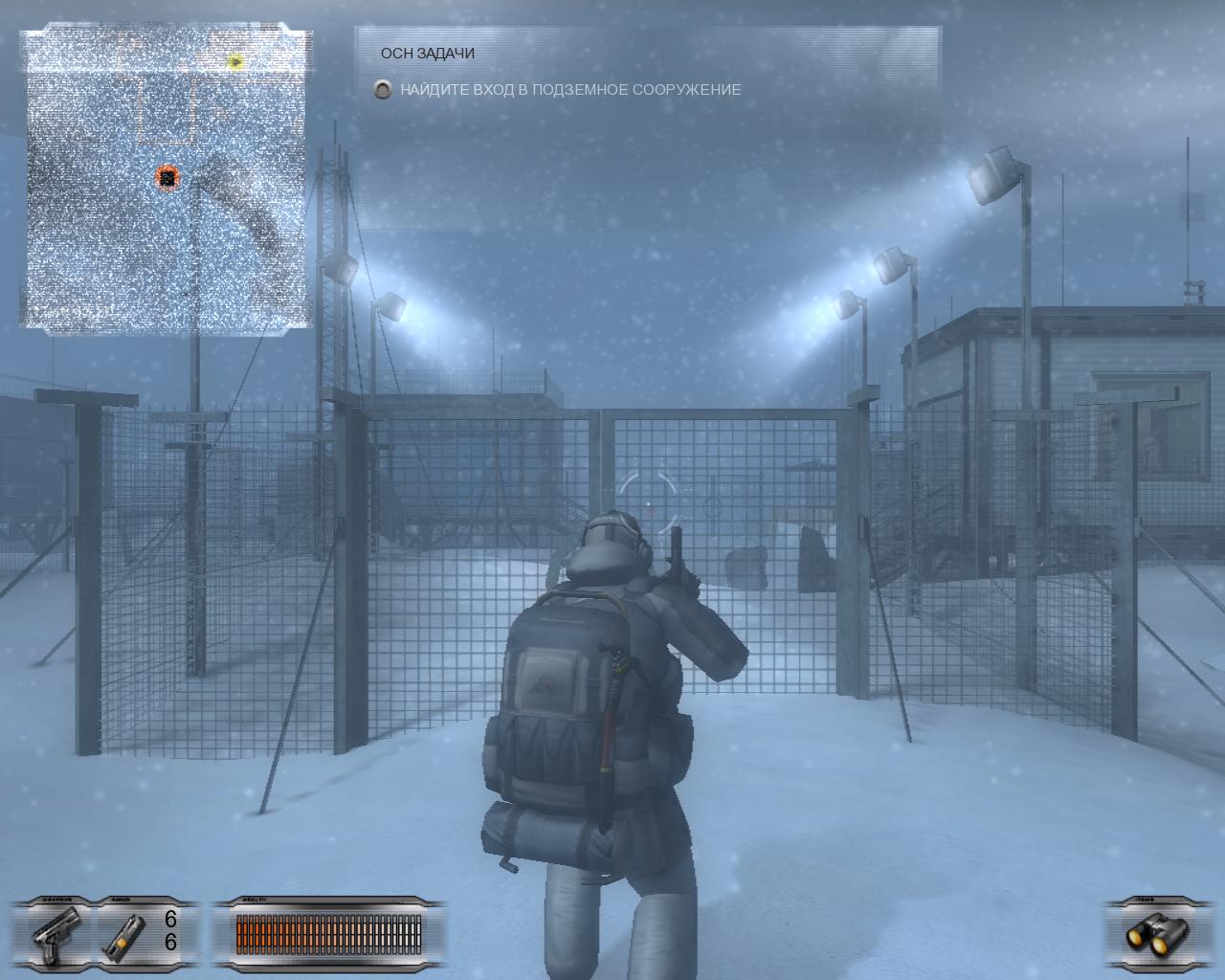Select the underground entrance objective entry
The height and width of the screenshot is (980, 1225).
(x=570, y=90)
